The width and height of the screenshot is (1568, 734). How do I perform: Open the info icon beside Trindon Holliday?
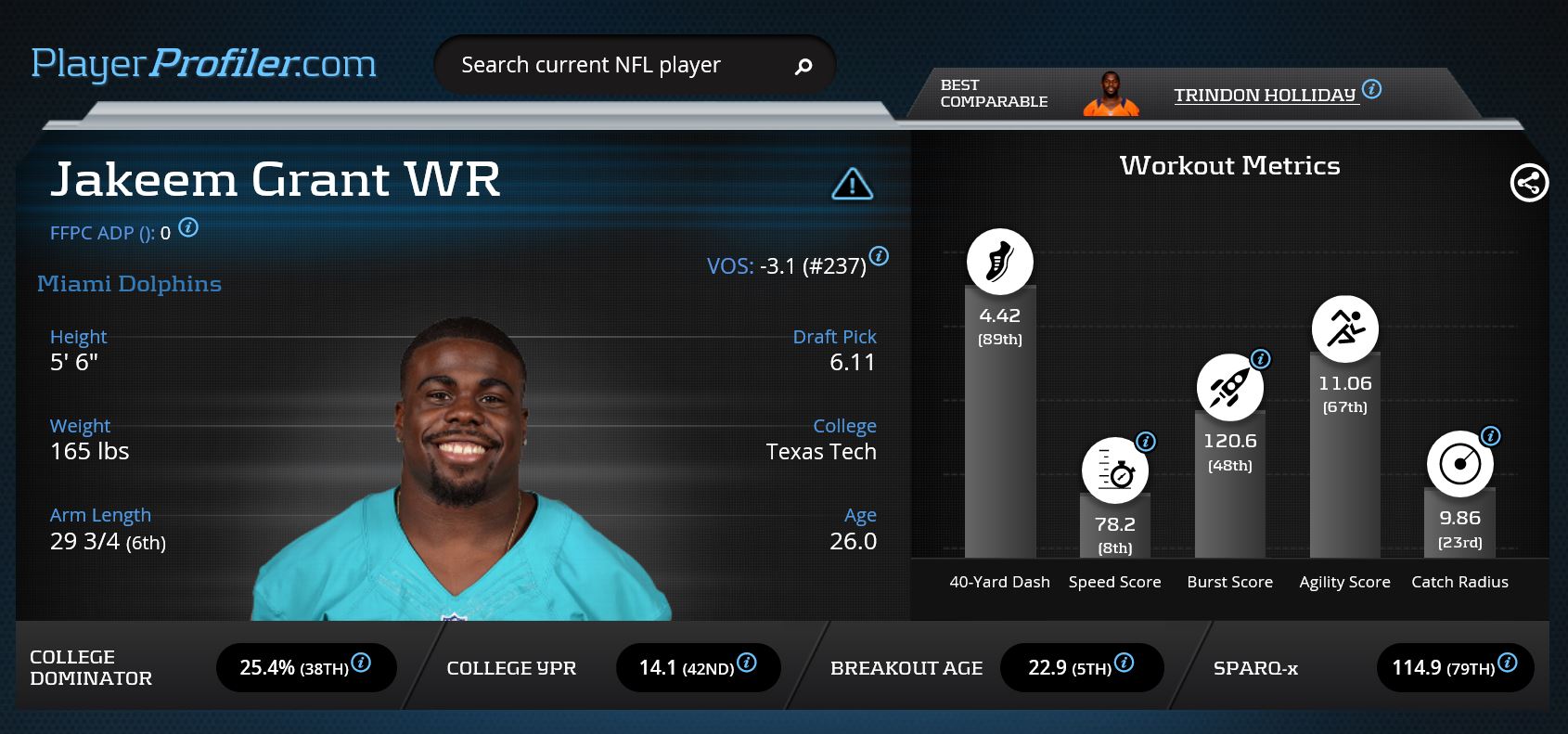coord(1371,89)
